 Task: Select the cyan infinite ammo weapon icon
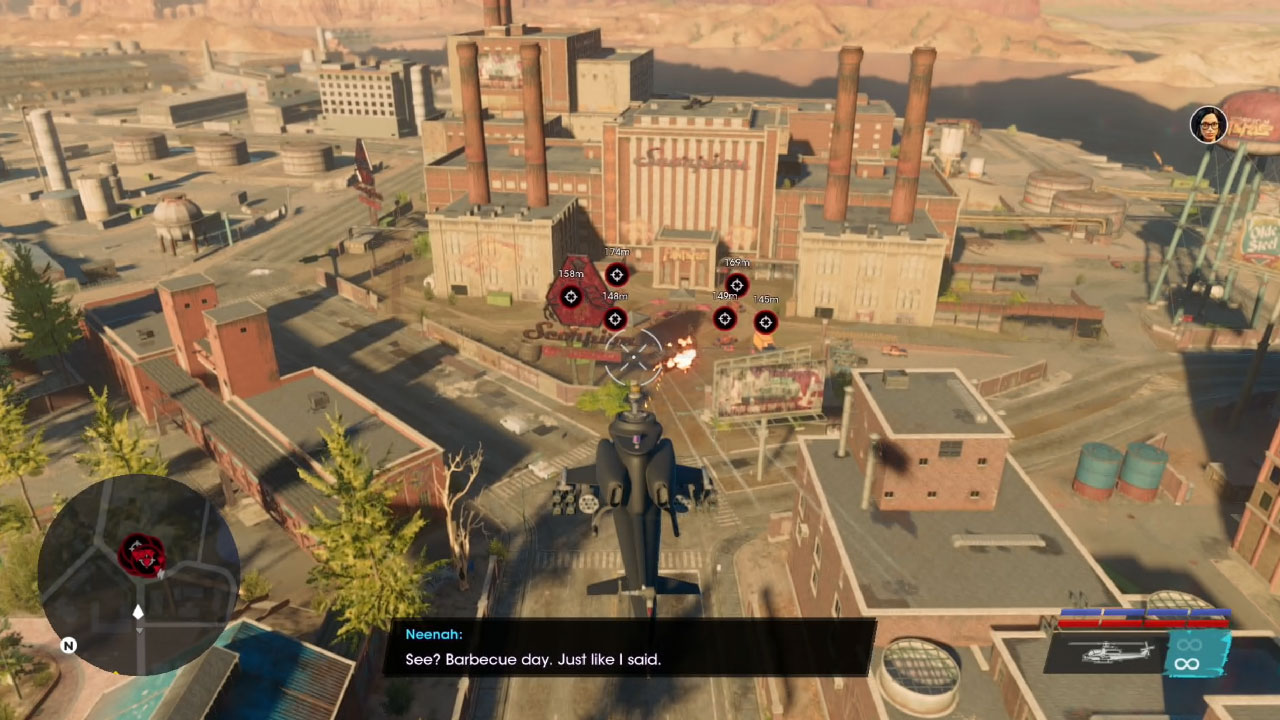[1187, 653]
